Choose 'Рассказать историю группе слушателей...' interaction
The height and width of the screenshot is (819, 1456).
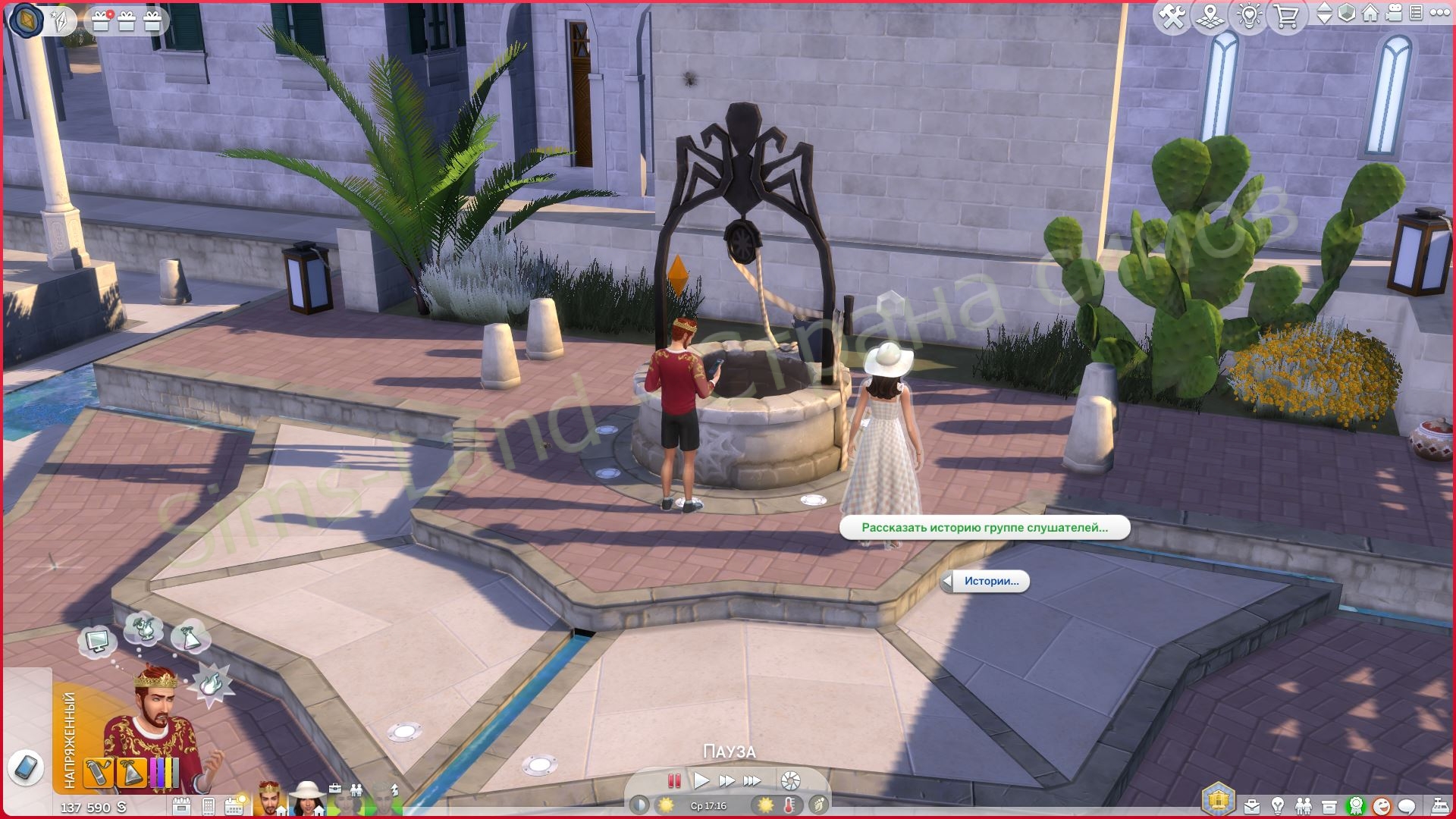tap(984, 528)
